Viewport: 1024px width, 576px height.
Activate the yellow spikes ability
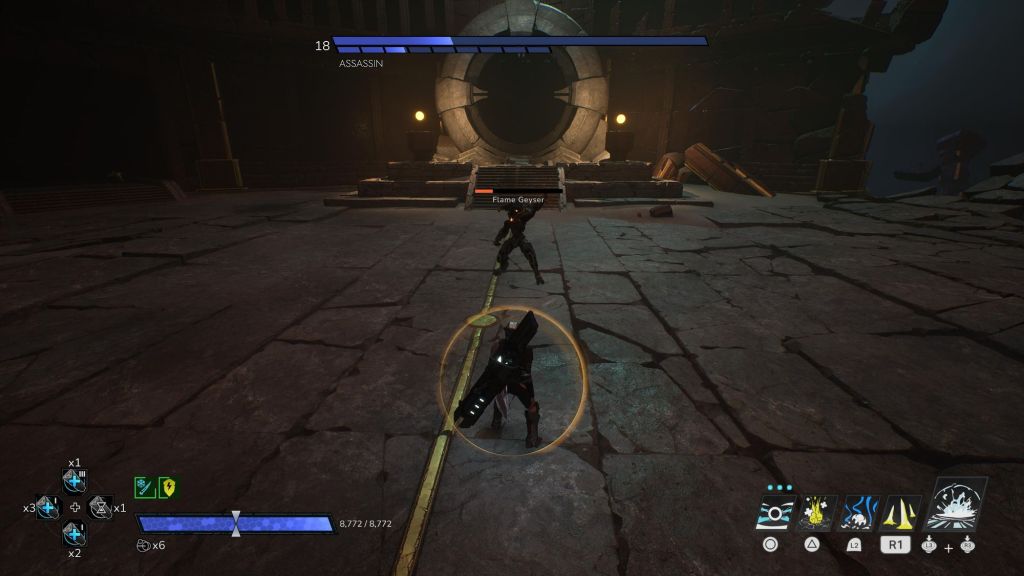point(900,512)
